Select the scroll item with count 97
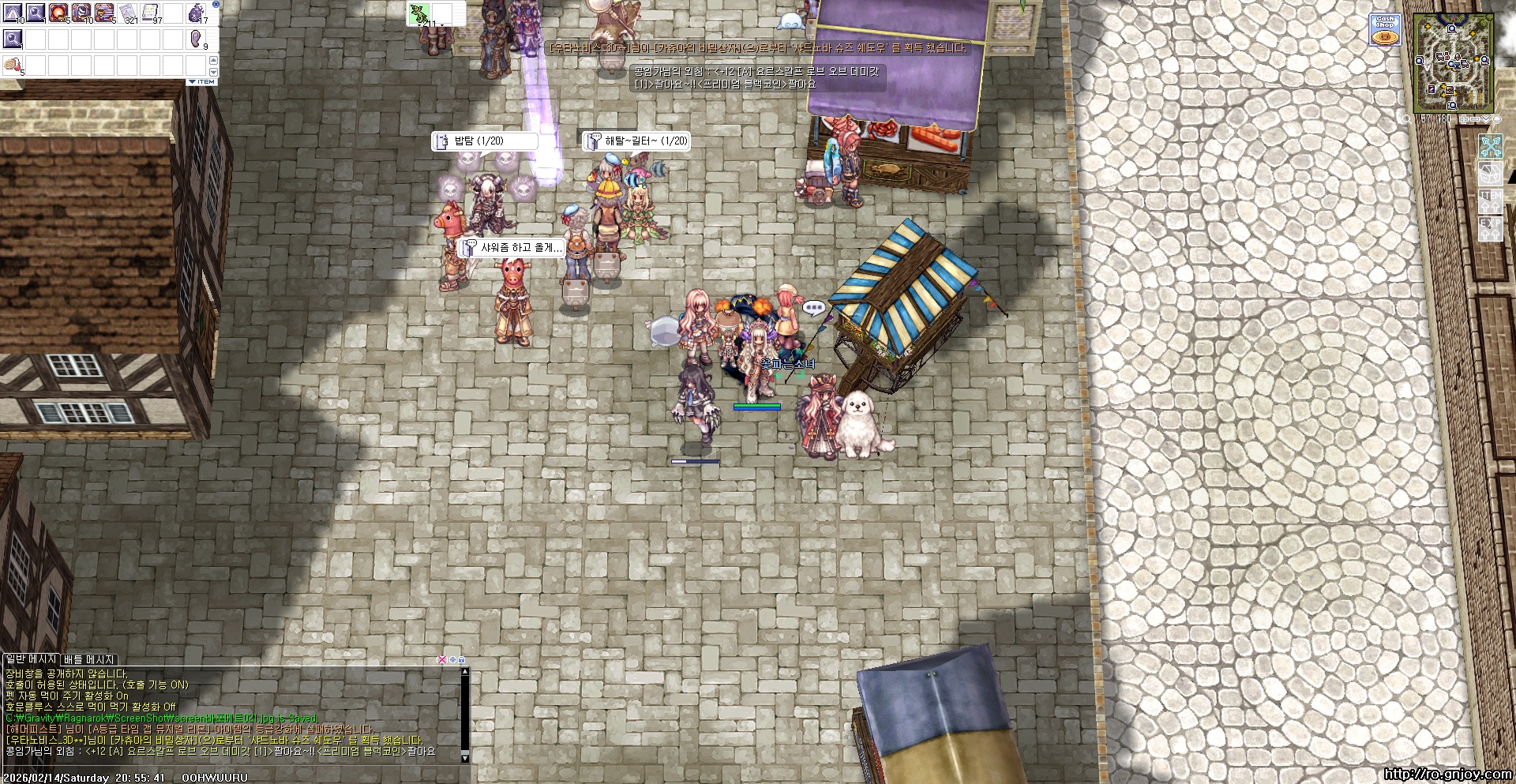The height and width of the screenshot is (784, 1516). 150,13
